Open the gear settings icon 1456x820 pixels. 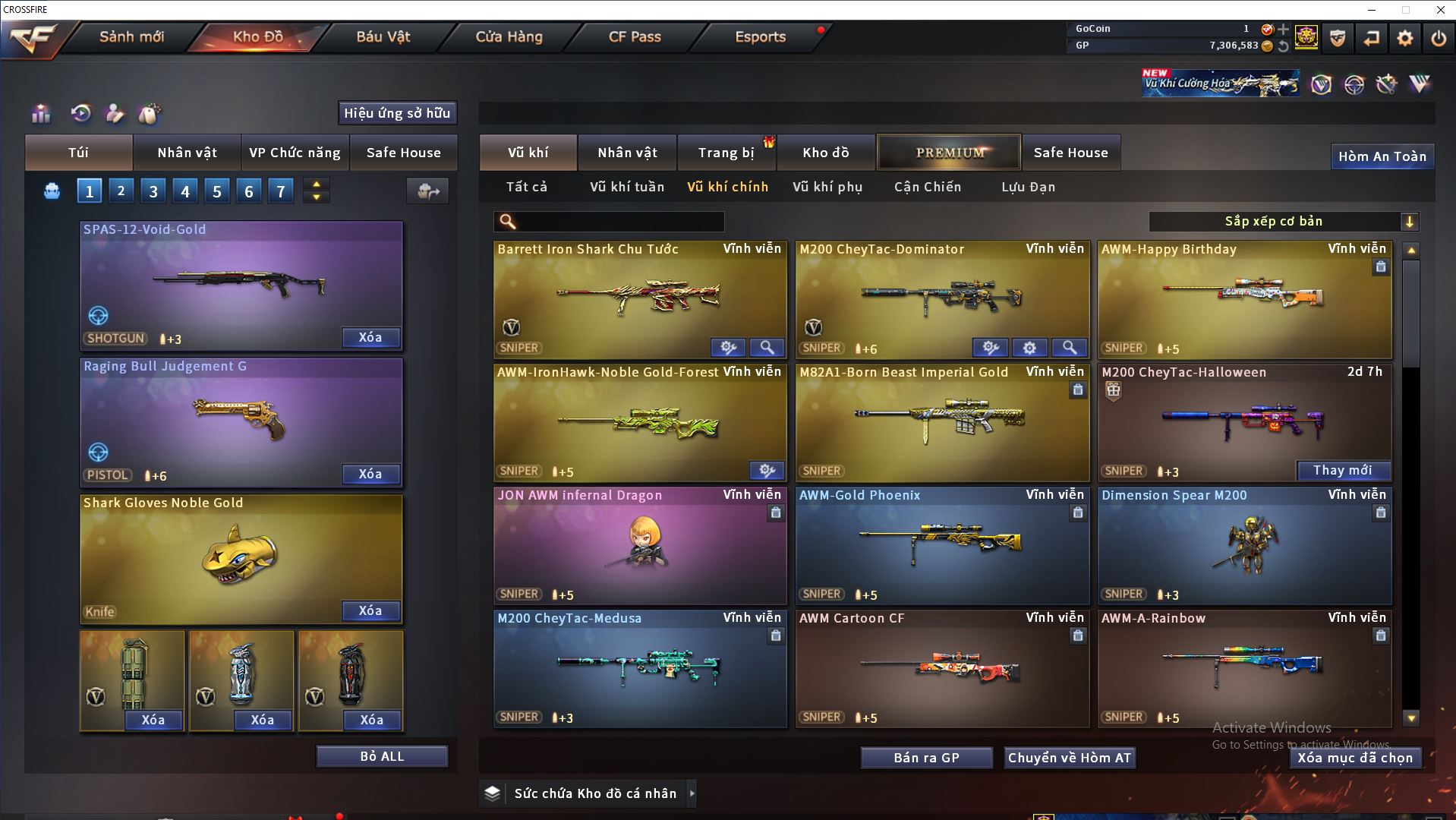pyautogui.click(x=1404, y=38)
